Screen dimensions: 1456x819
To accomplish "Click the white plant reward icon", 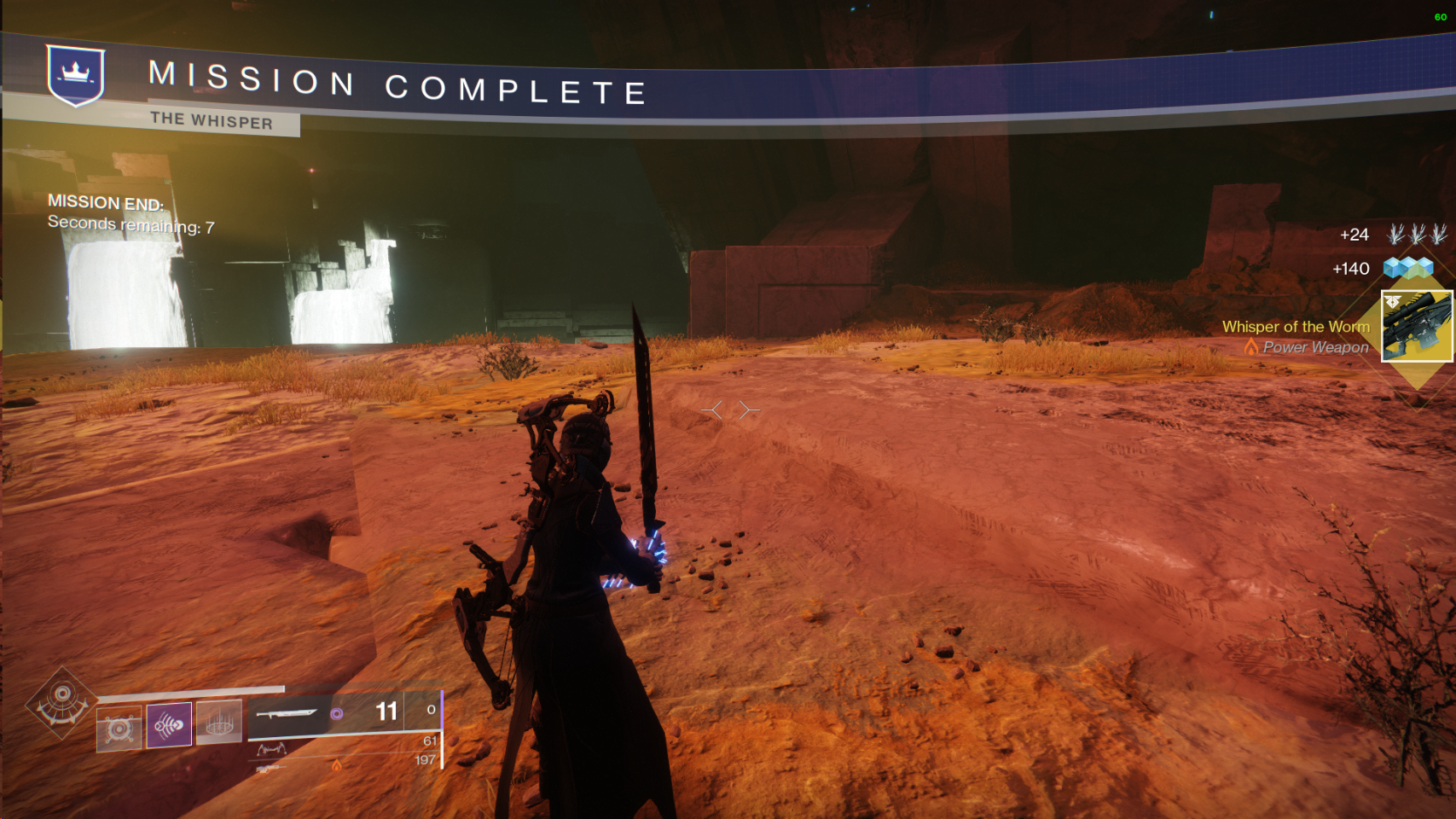I will coord(1416,234).
